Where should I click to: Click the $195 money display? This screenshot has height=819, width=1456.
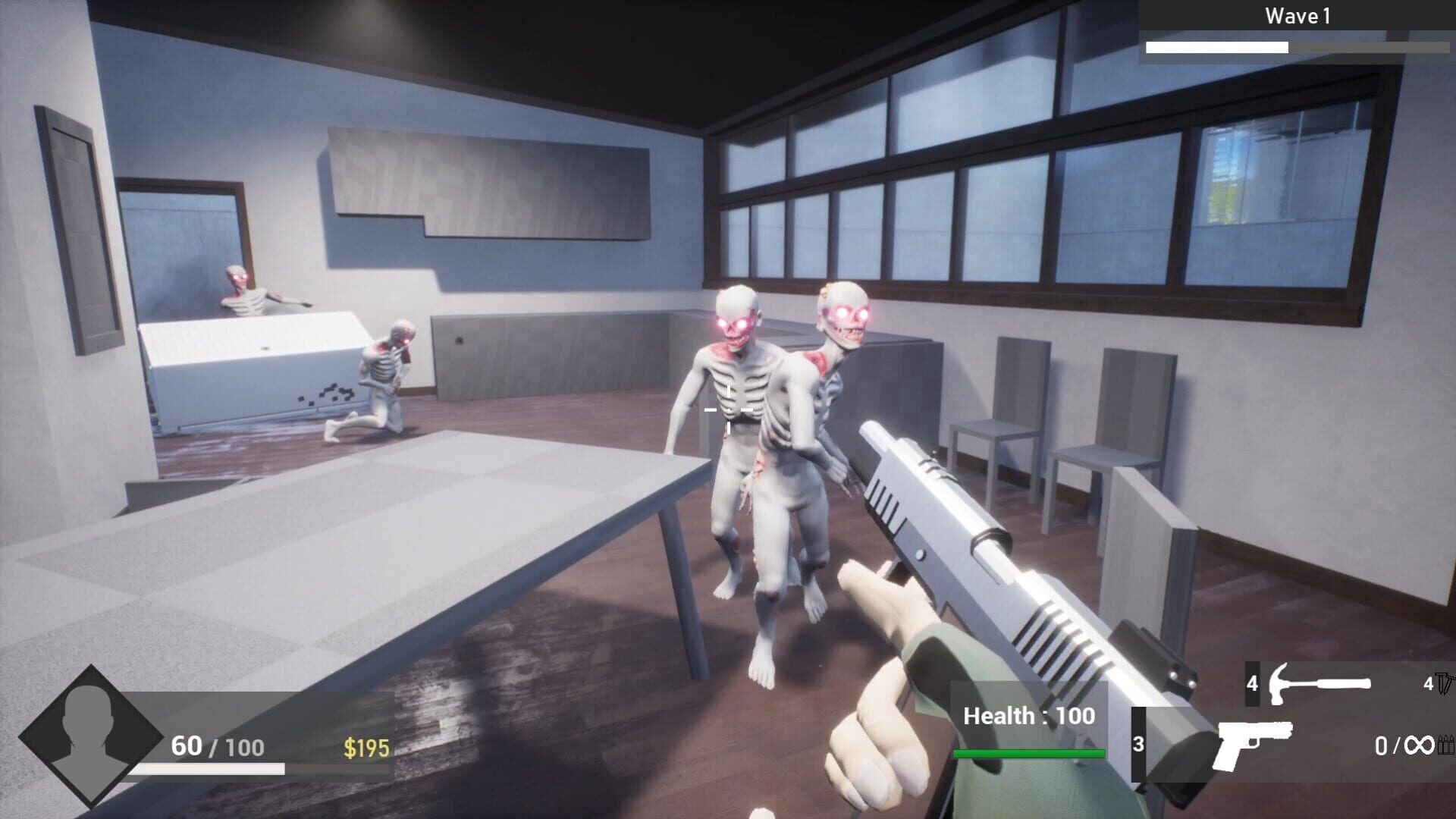coord(366,745)
